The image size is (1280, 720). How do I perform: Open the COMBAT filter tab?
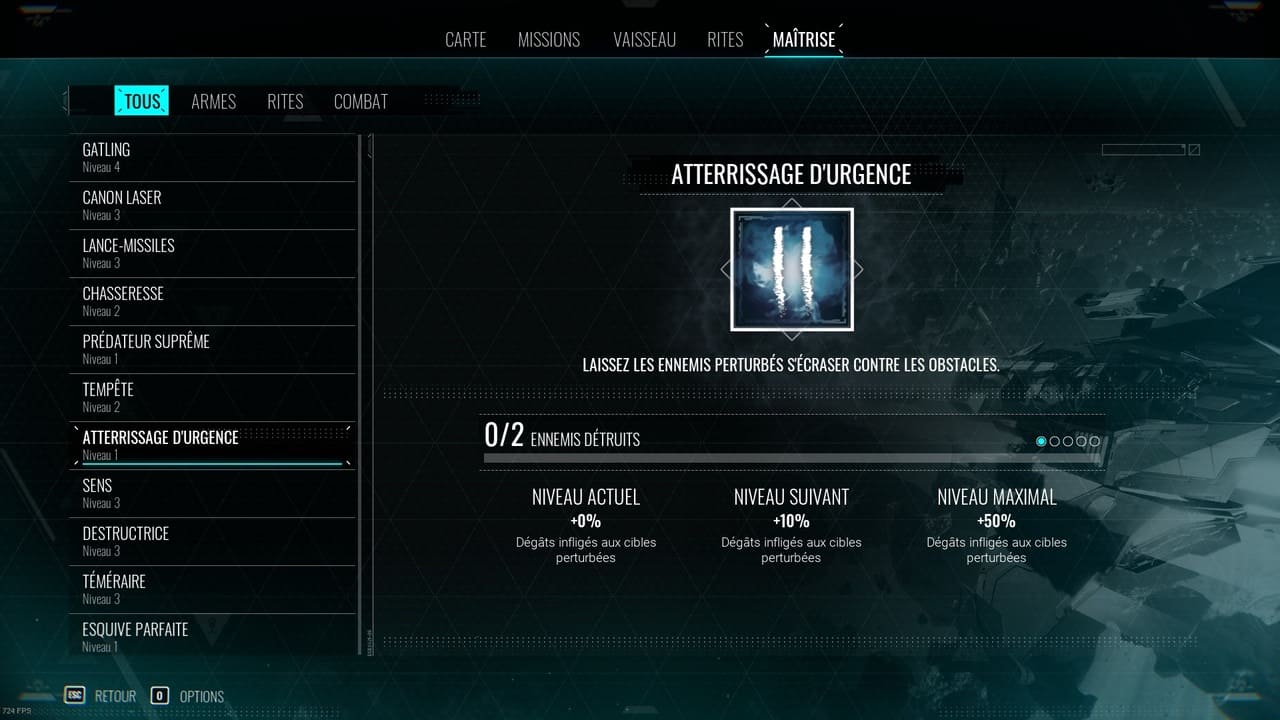pos(361,101)
